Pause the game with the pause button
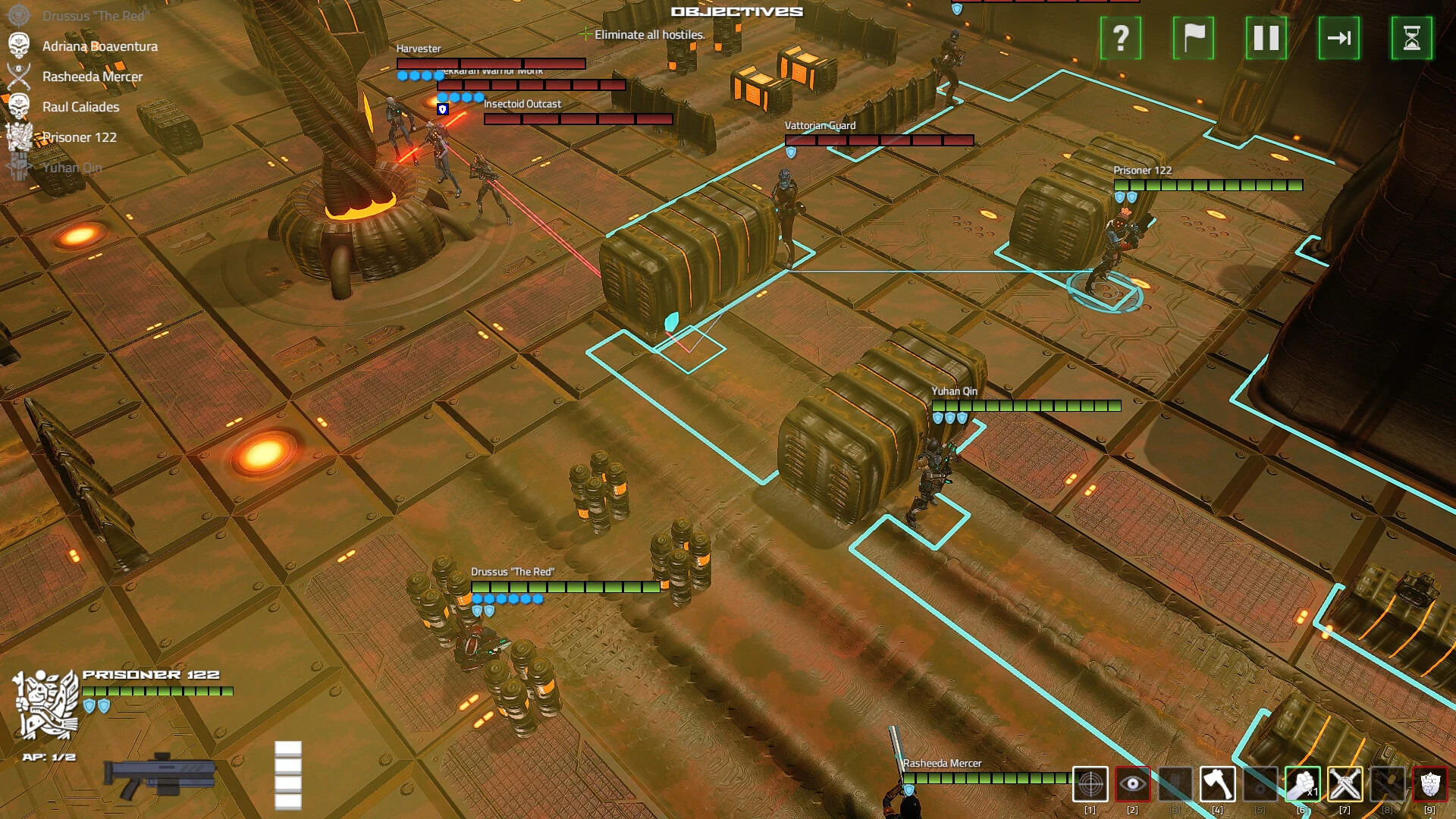This screenshot has height=819, width=1456. click(x=1266, y=38)
